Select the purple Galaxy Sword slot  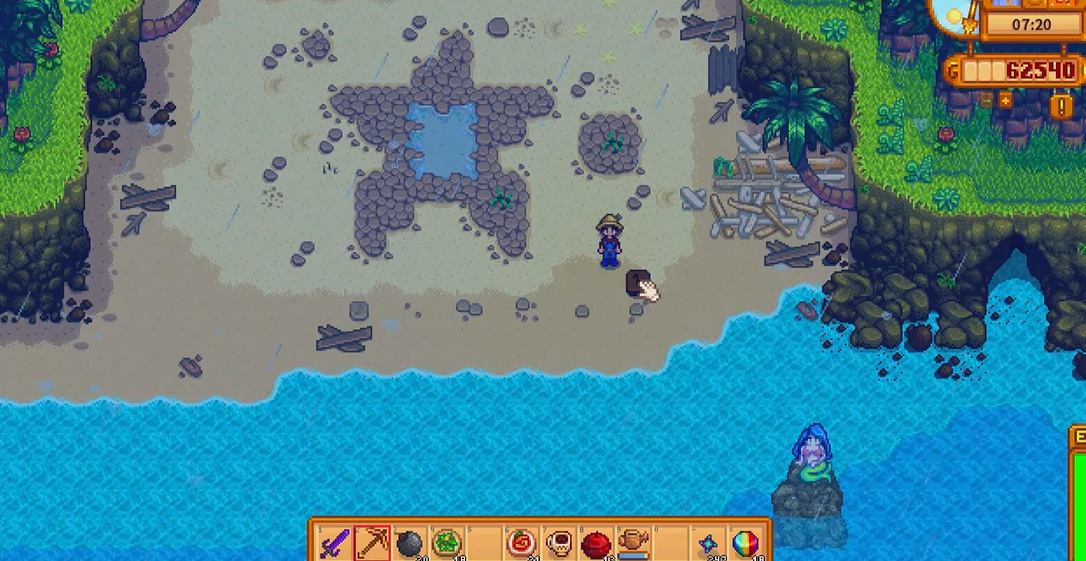coord(334,544)
